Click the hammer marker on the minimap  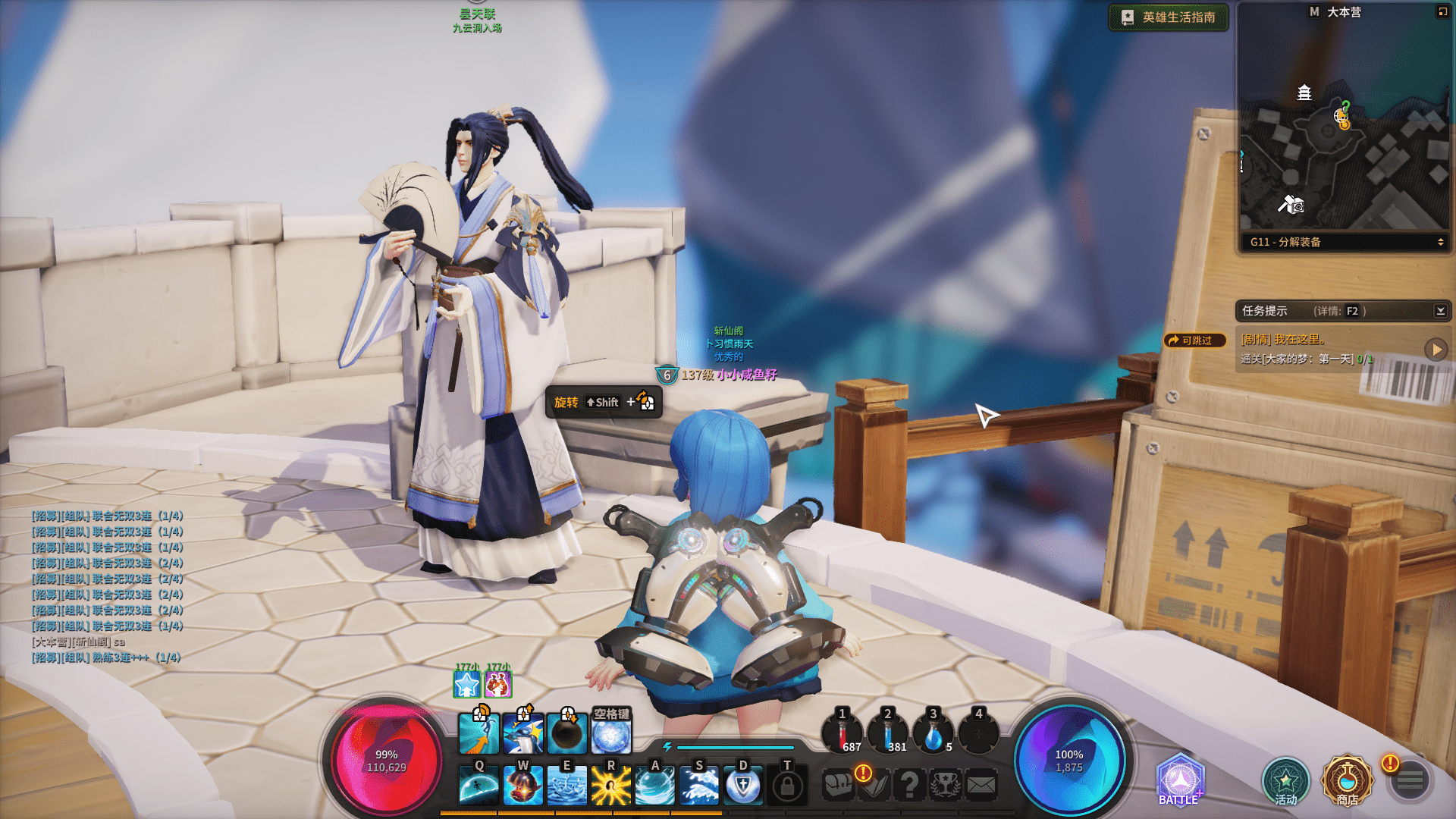(1290, 203)
